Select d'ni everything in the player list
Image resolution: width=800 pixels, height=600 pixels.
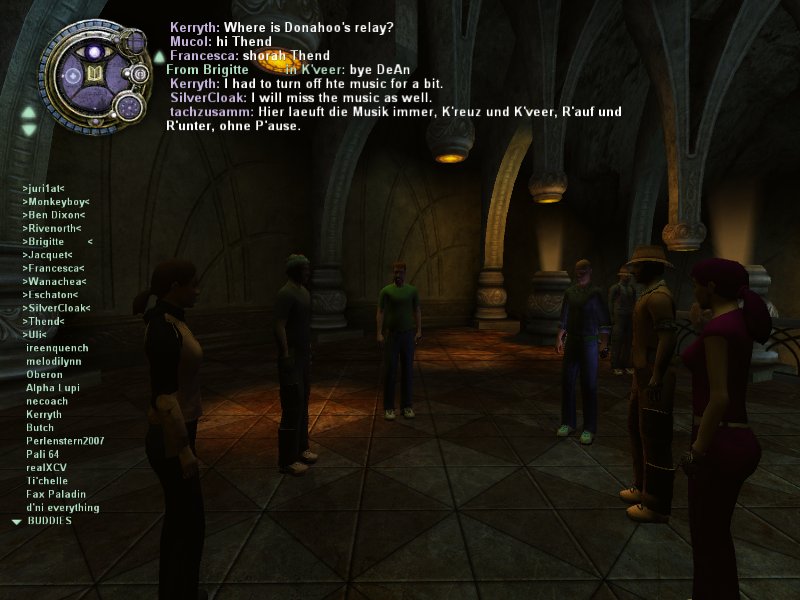click(x=62, y=507)
